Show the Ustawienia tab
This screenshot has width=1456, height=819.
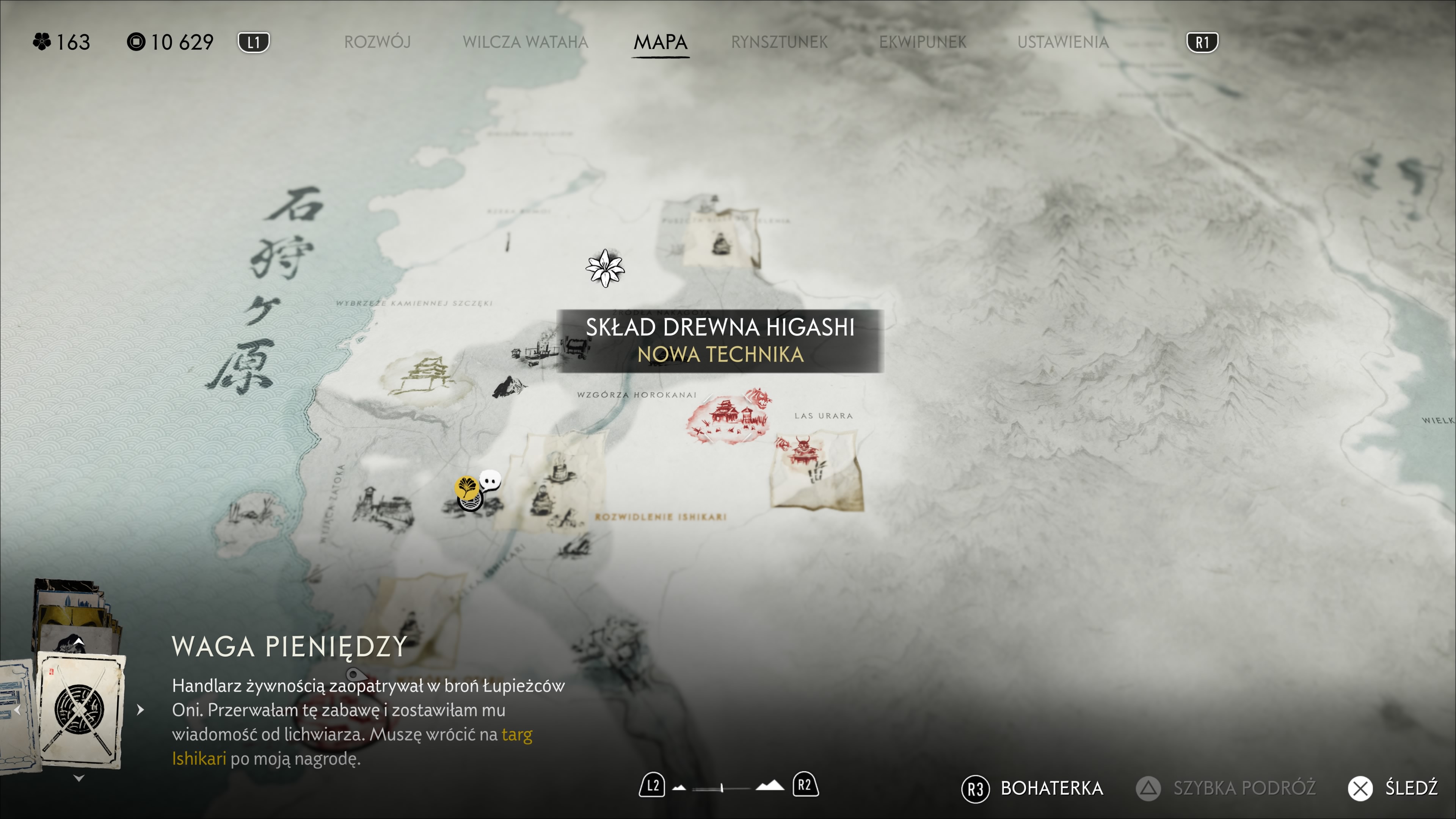1062,42
